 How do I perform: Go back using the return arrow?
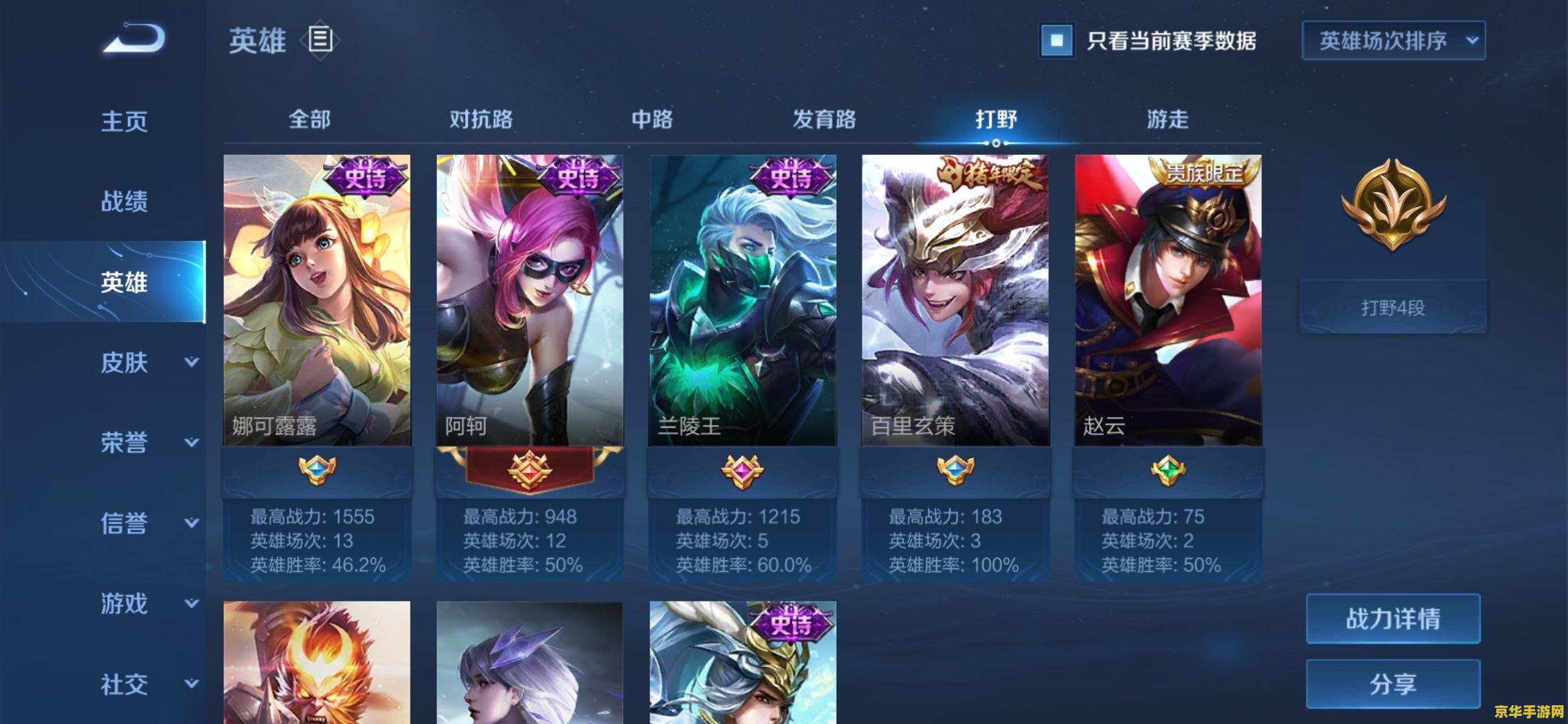[x=134, y=39]
